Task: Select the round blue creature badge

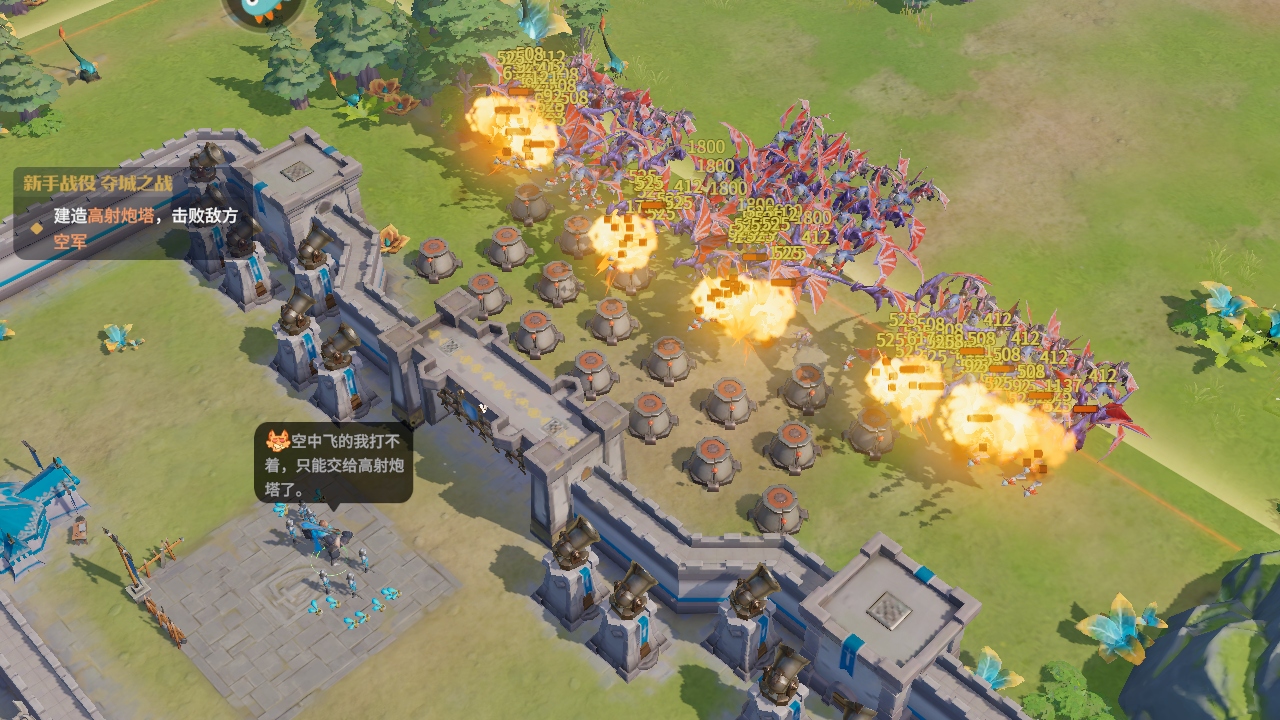Action: [x=263, y=10]
